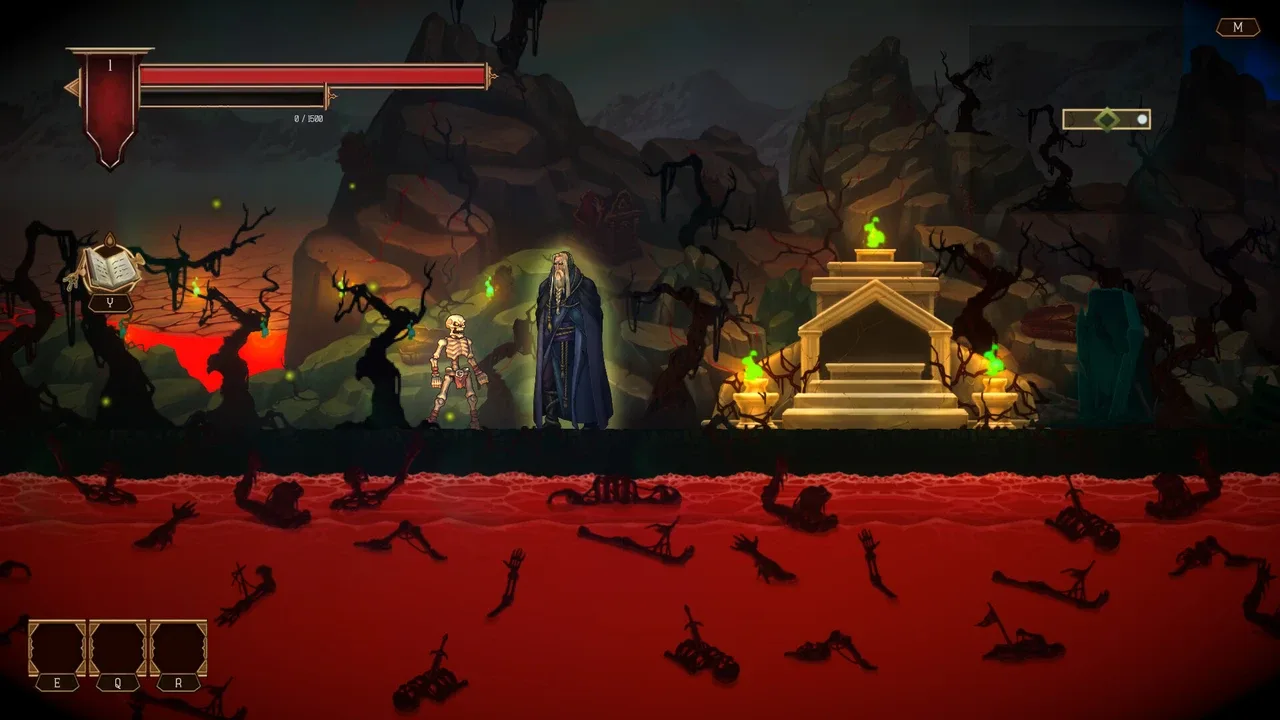Open the map via the M key prompt
Screen dimensions: 1280x720
pos(1240,27)
